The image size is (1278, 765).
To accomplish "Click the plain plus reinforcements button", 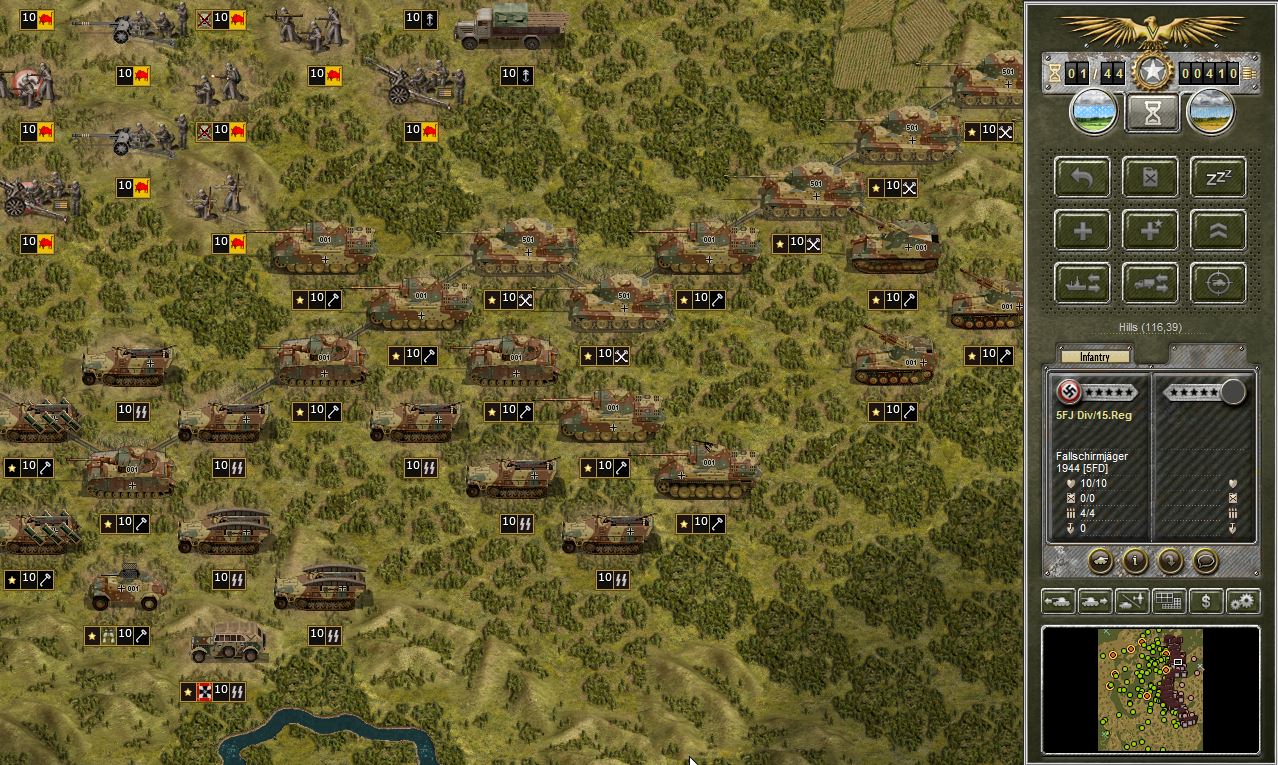I will tap(1083, 231).
